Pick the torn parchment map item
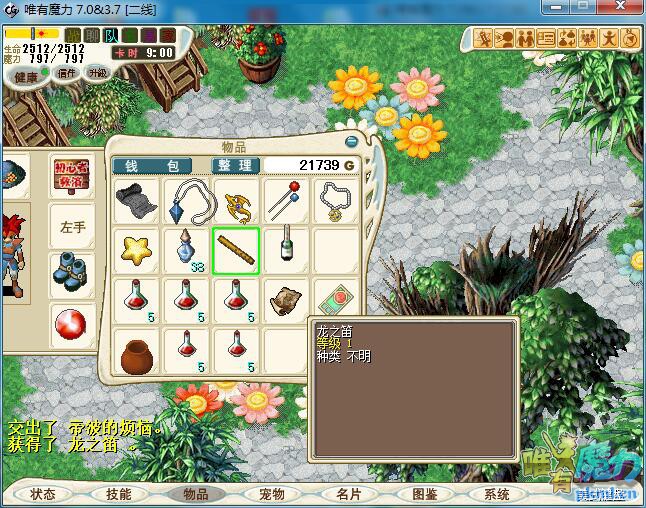This screenshot has width=646, height=508. click(x=287, y=301)
